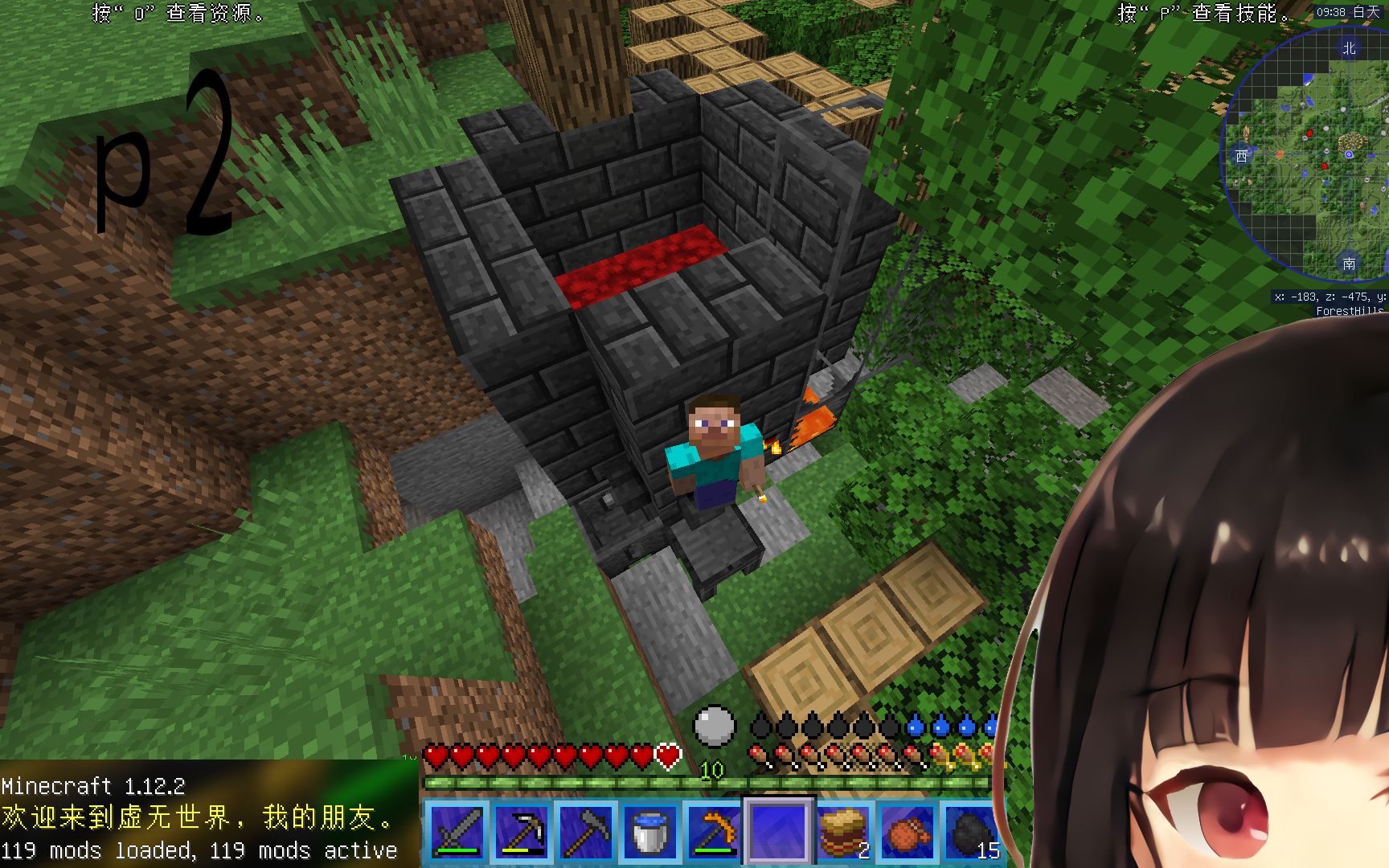Viewport: 1389px width, 868px height.
Task: Pick the orange-headed pickaxe slot
Action: point(714,832)
